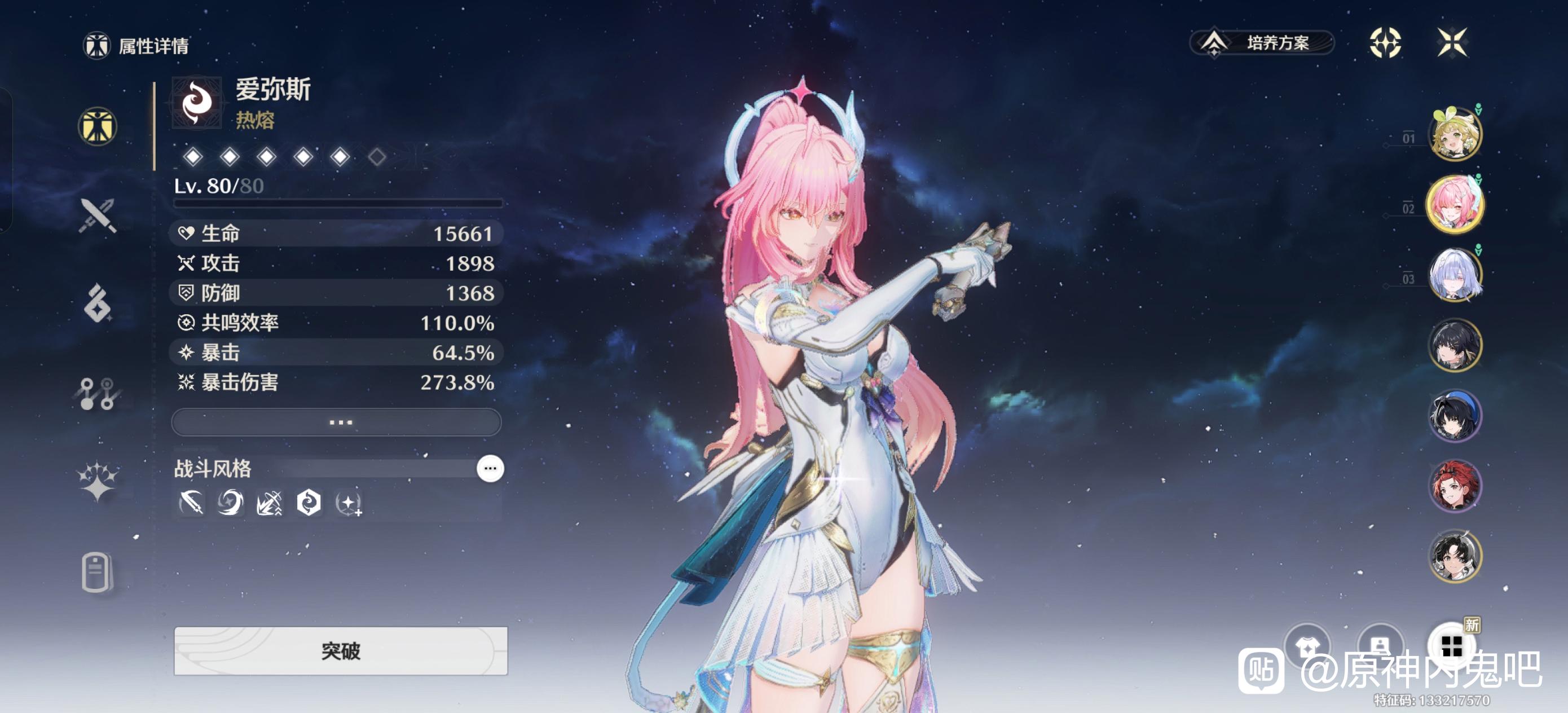The height and width of the screenshot is (713, 1568).
Task: Open the 培养方案 training plan
Action: tap(1262, 43)
